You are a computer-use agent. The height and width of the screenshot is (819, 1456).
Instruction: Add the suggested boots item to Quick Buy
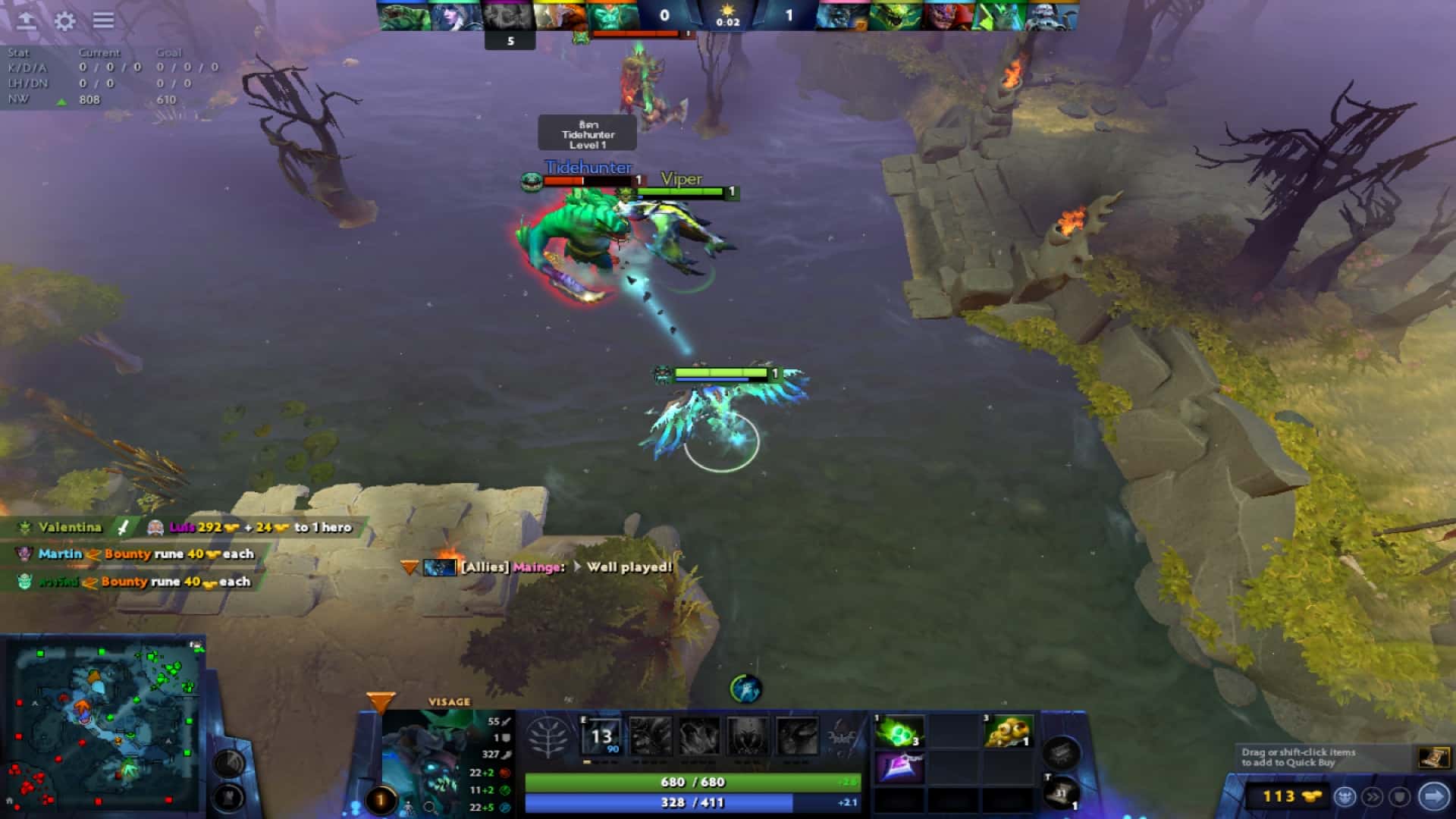click(x=1436, y=757)
